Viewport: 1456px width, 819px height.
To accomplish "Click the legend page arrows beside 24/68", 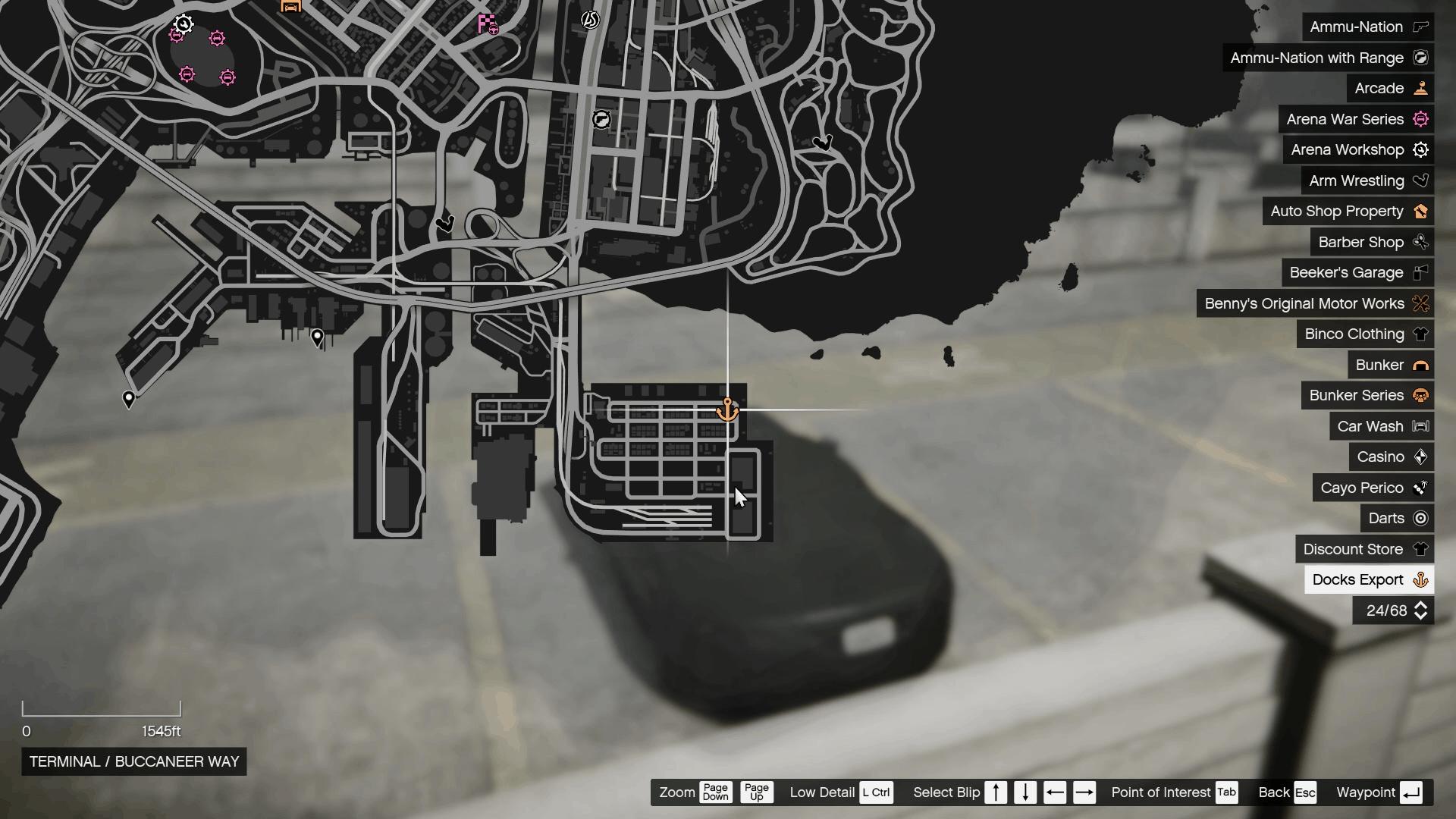I will pos(1421,611).
